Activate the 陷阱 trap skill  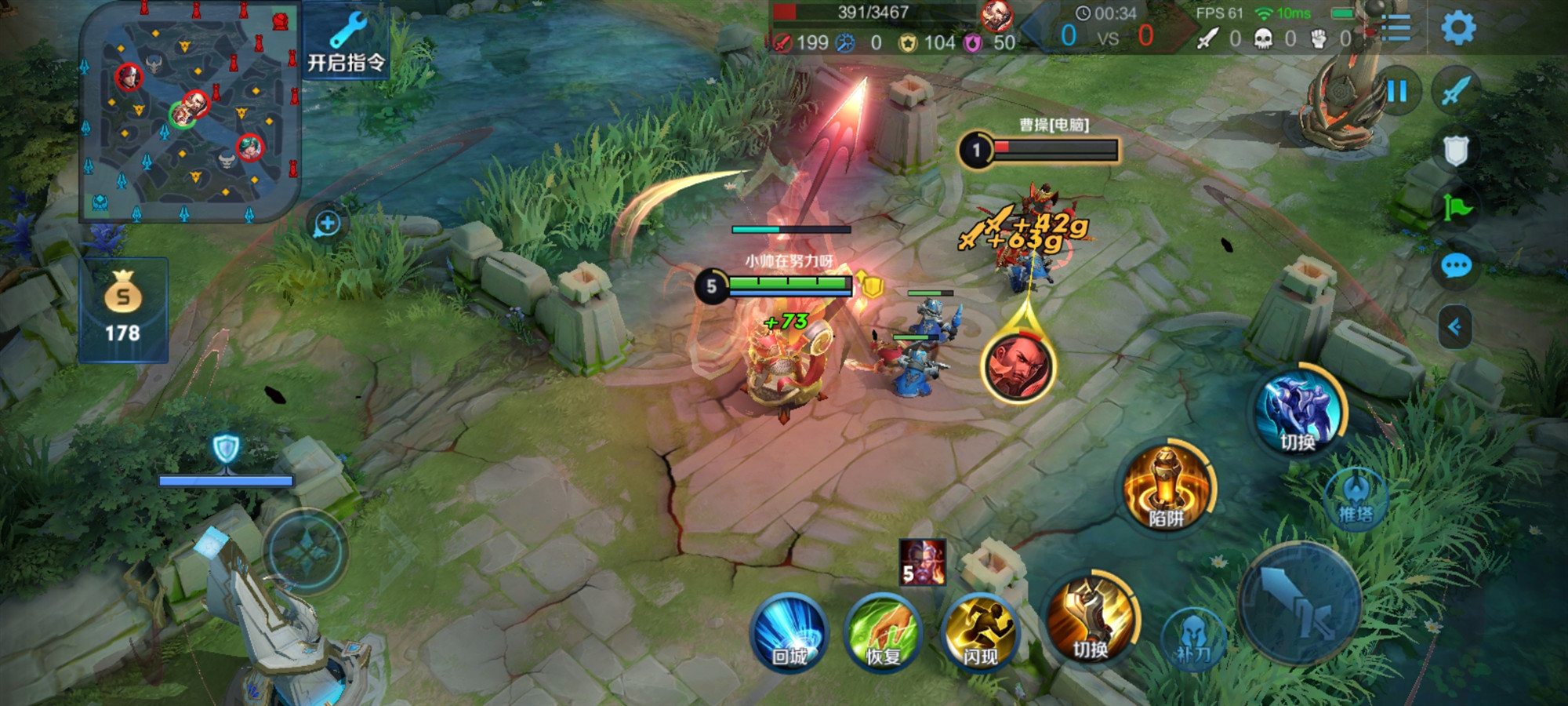pyautogui.click(x=1166, y=489)
